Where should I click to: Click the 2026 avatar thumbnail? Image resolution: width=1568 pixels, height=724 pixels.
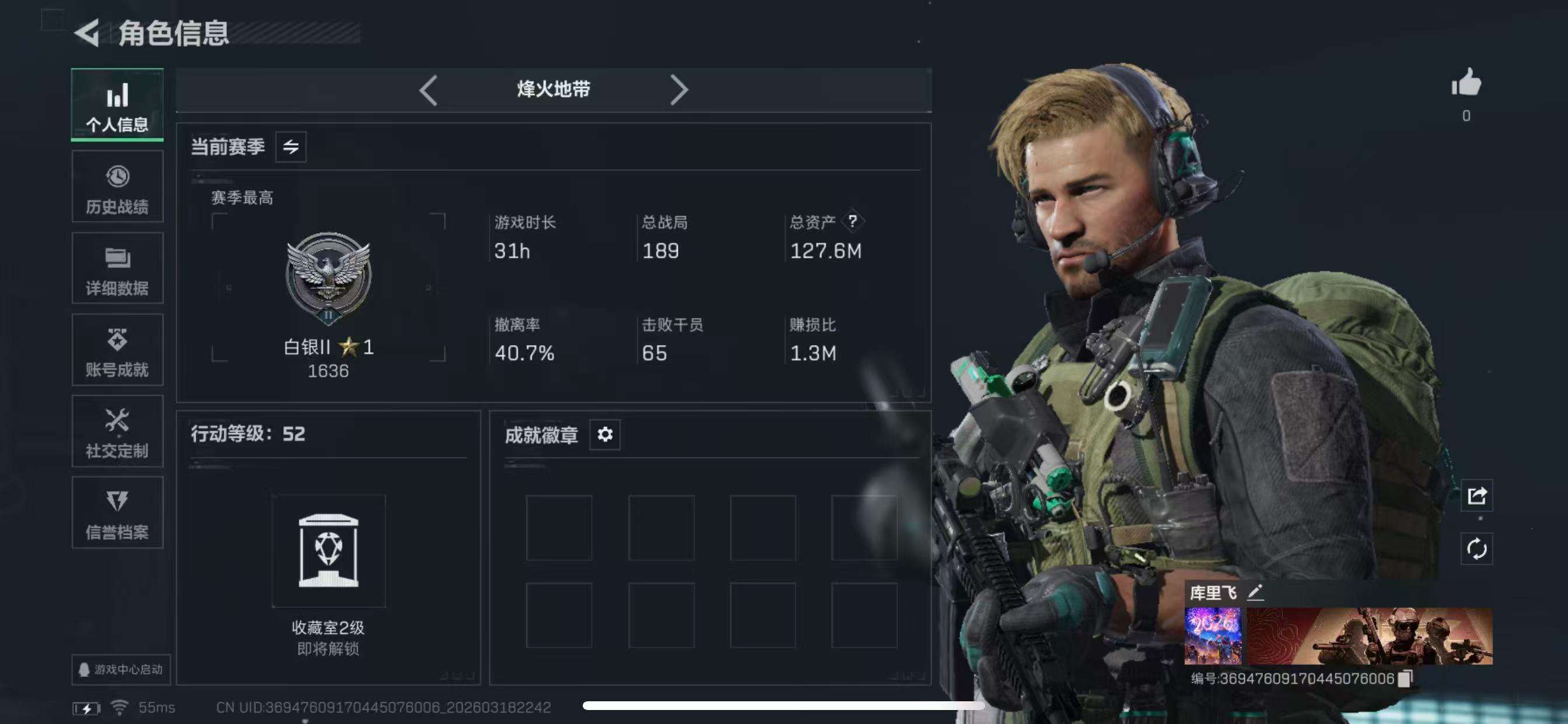(x=1213, y=635)
